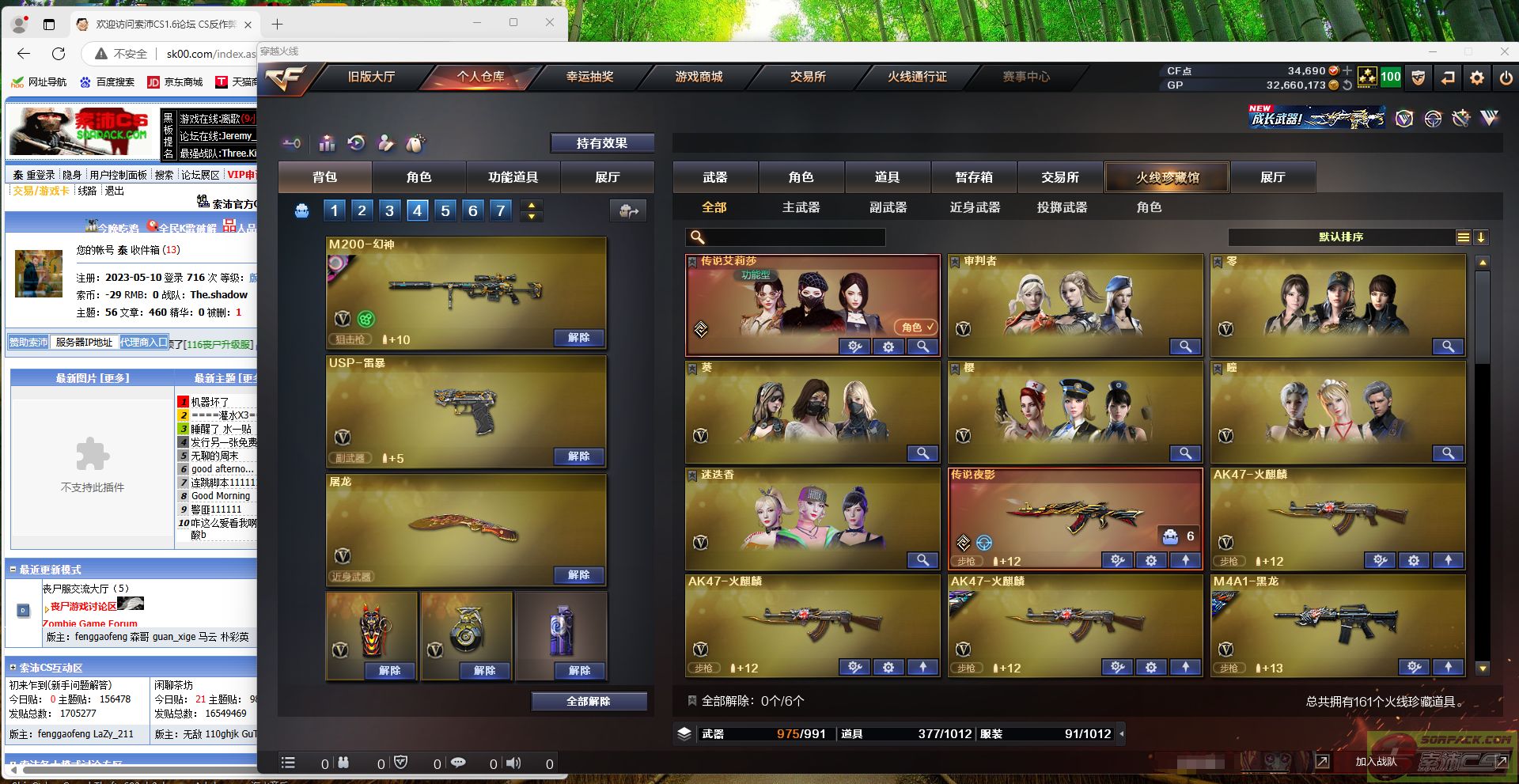The width and height of the screenshot is (1519, 784).
Task: Click the power-off icon in top-right corner
Action: point(1506,78)
